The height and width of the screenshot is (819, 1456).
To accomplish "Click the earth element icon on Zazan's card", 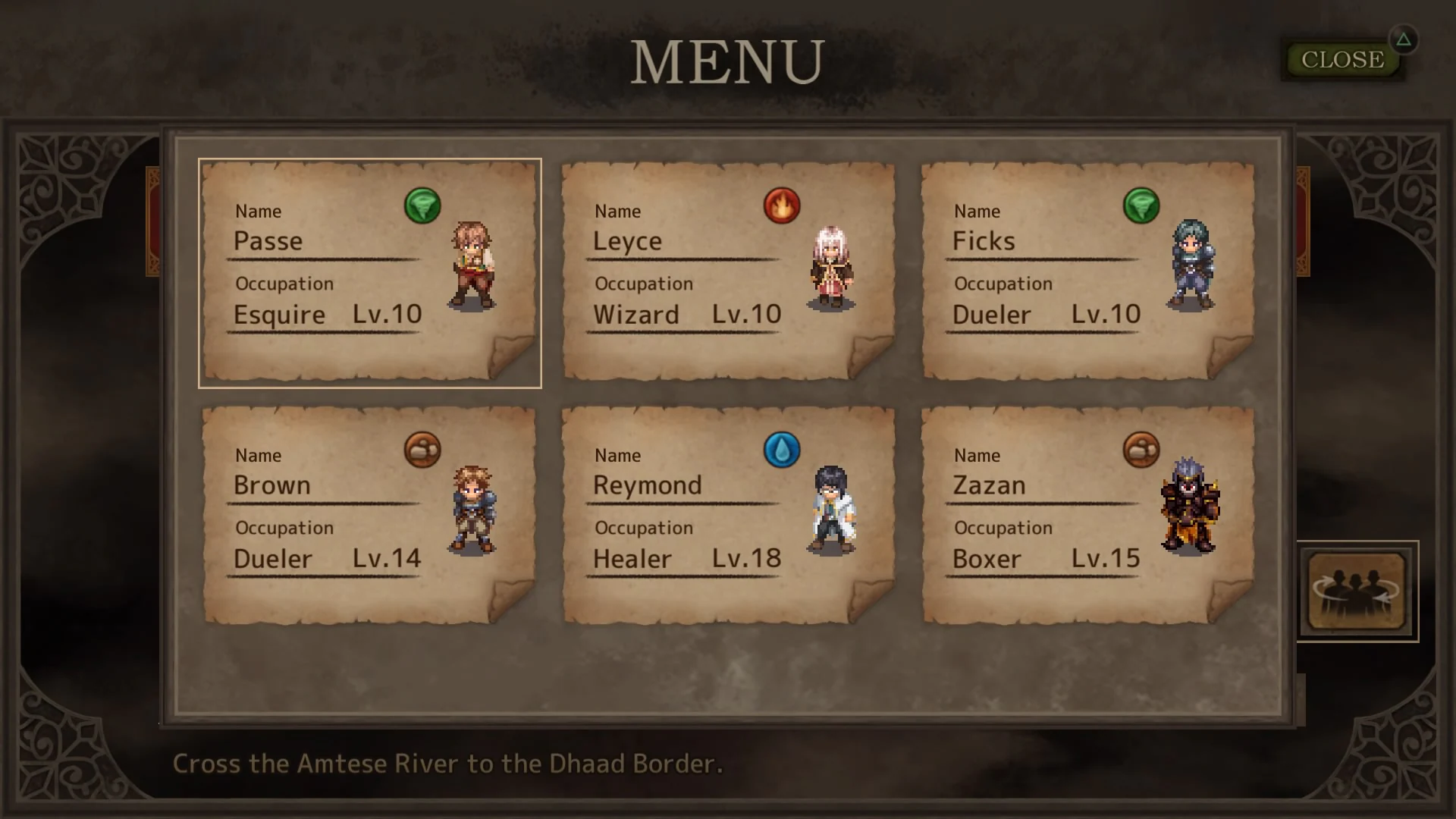I will pyautogui.click(x=1141, y=449).
